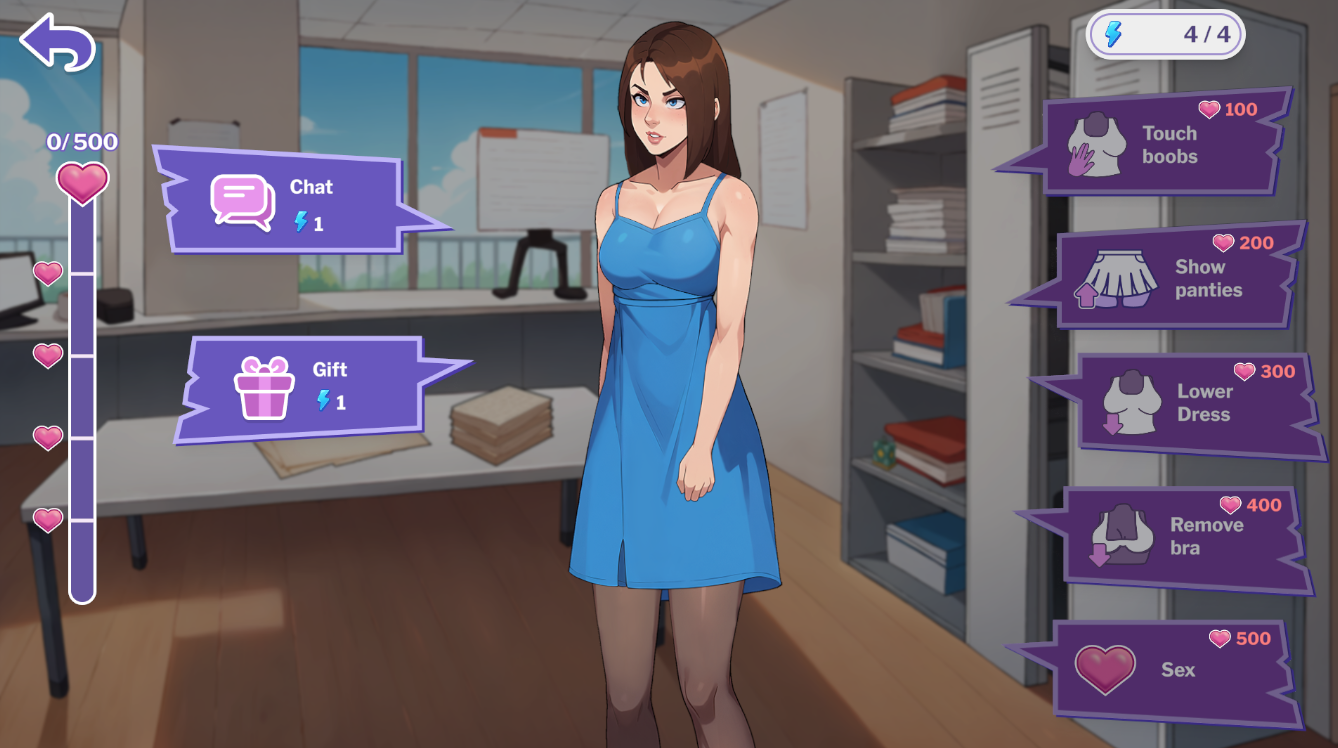Click the lightning bolt in the energy counter

[1113, 32]
